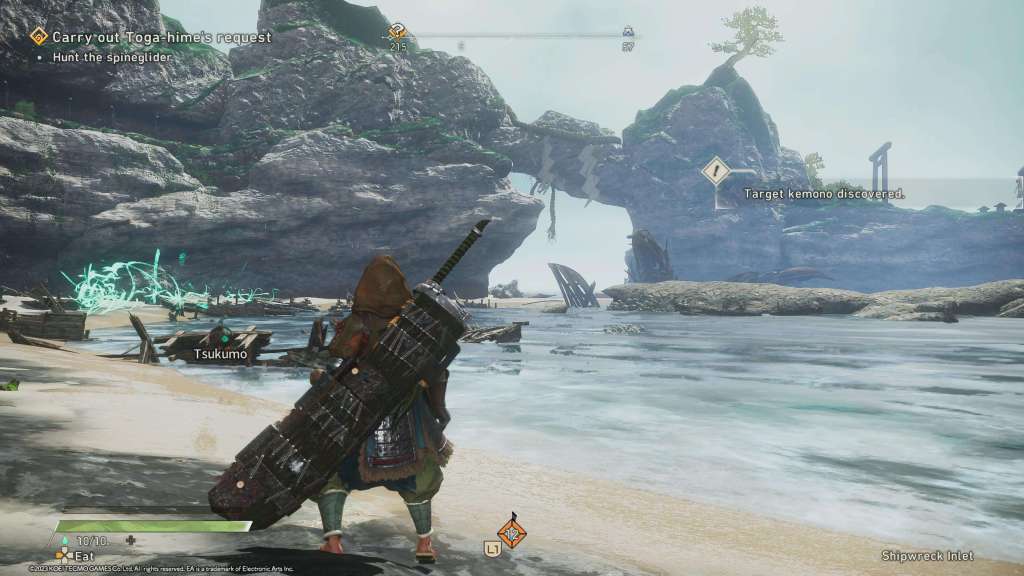Select the Target kemono discovered alert icon

(716, 171)
